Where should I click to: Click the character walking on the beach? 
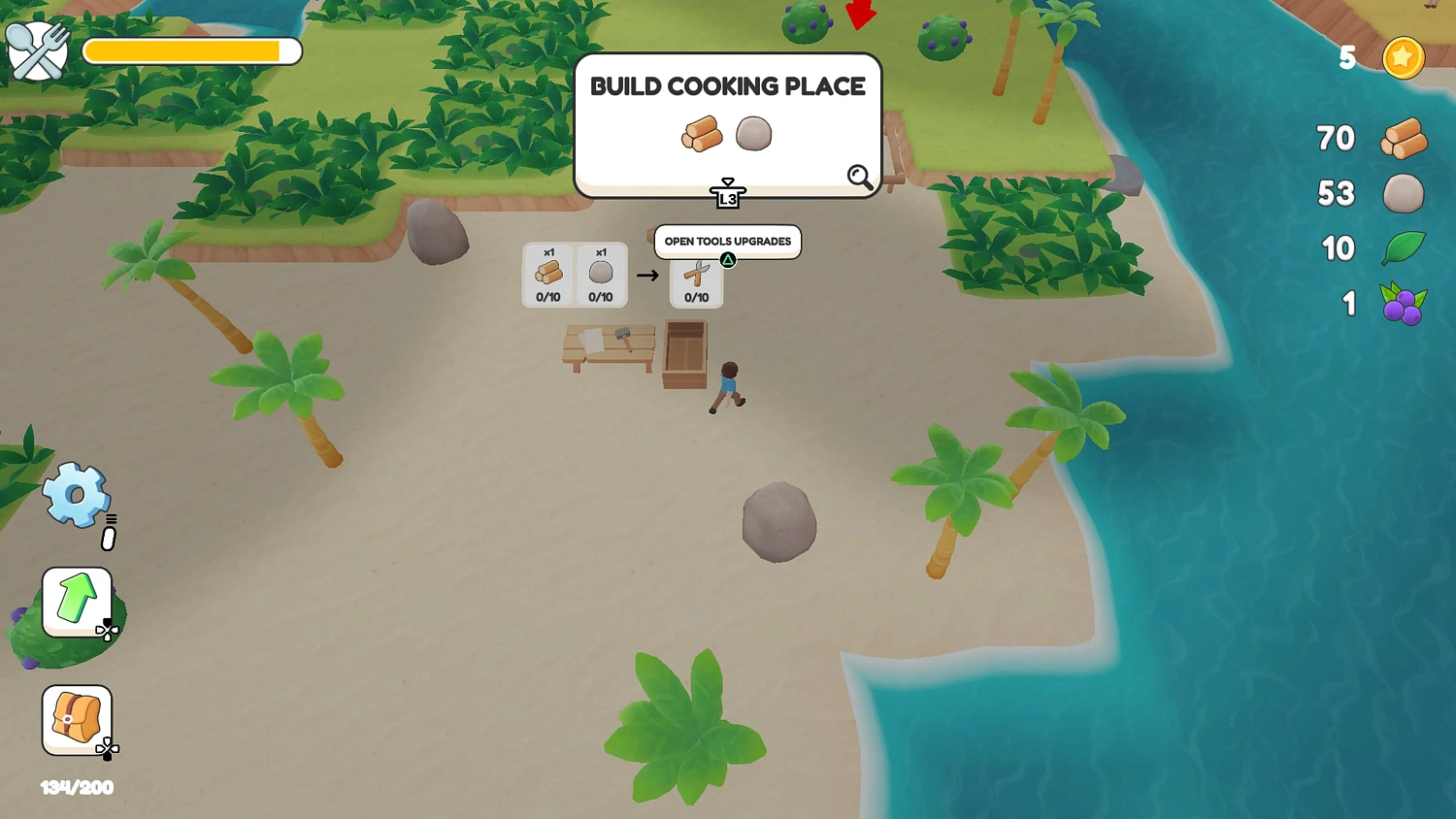tap(727, 383)
